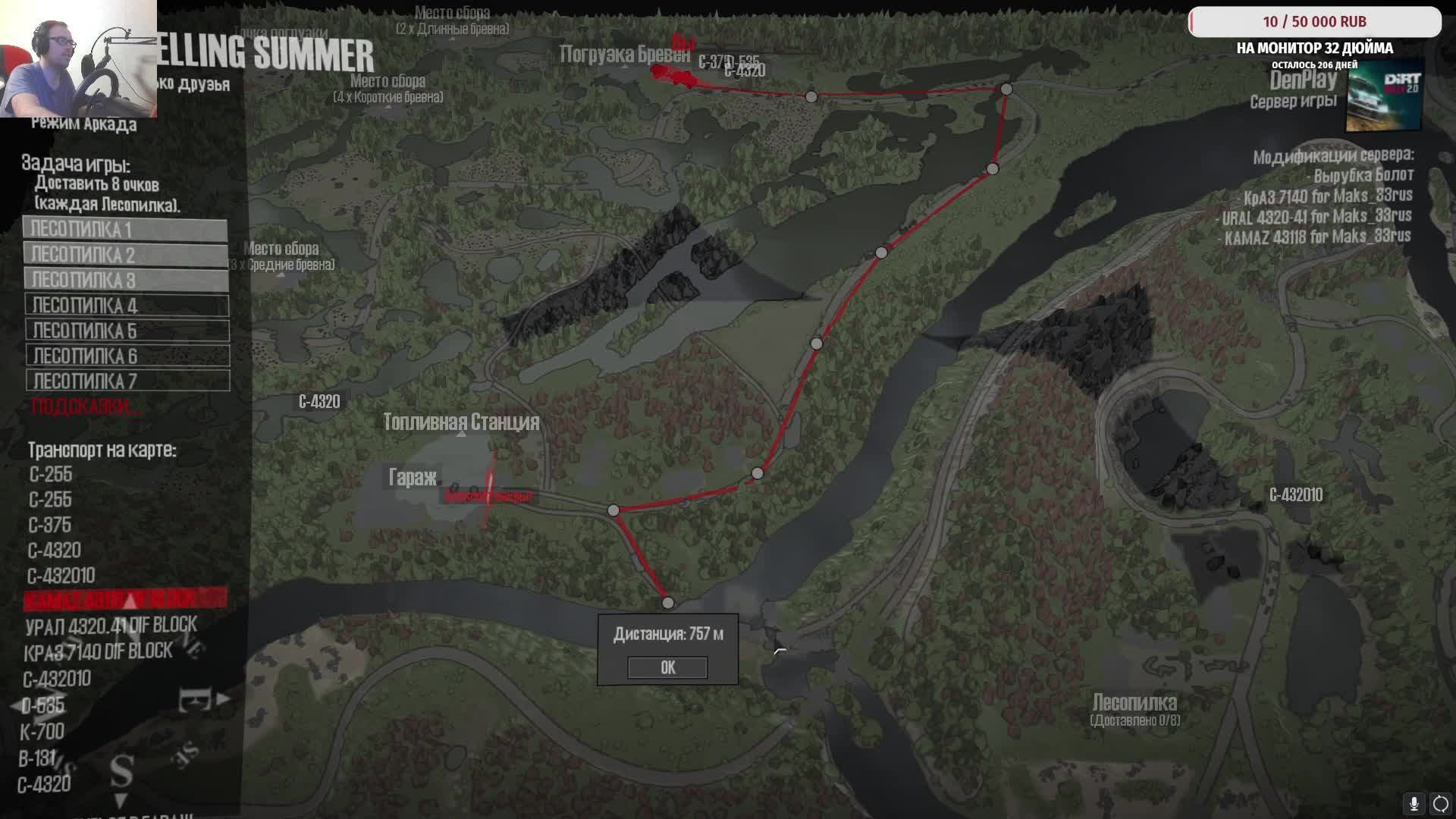1456x819 pixels.
Task: Open the red ПОДСКАЗКИ hints link
Action: point(85,406)
